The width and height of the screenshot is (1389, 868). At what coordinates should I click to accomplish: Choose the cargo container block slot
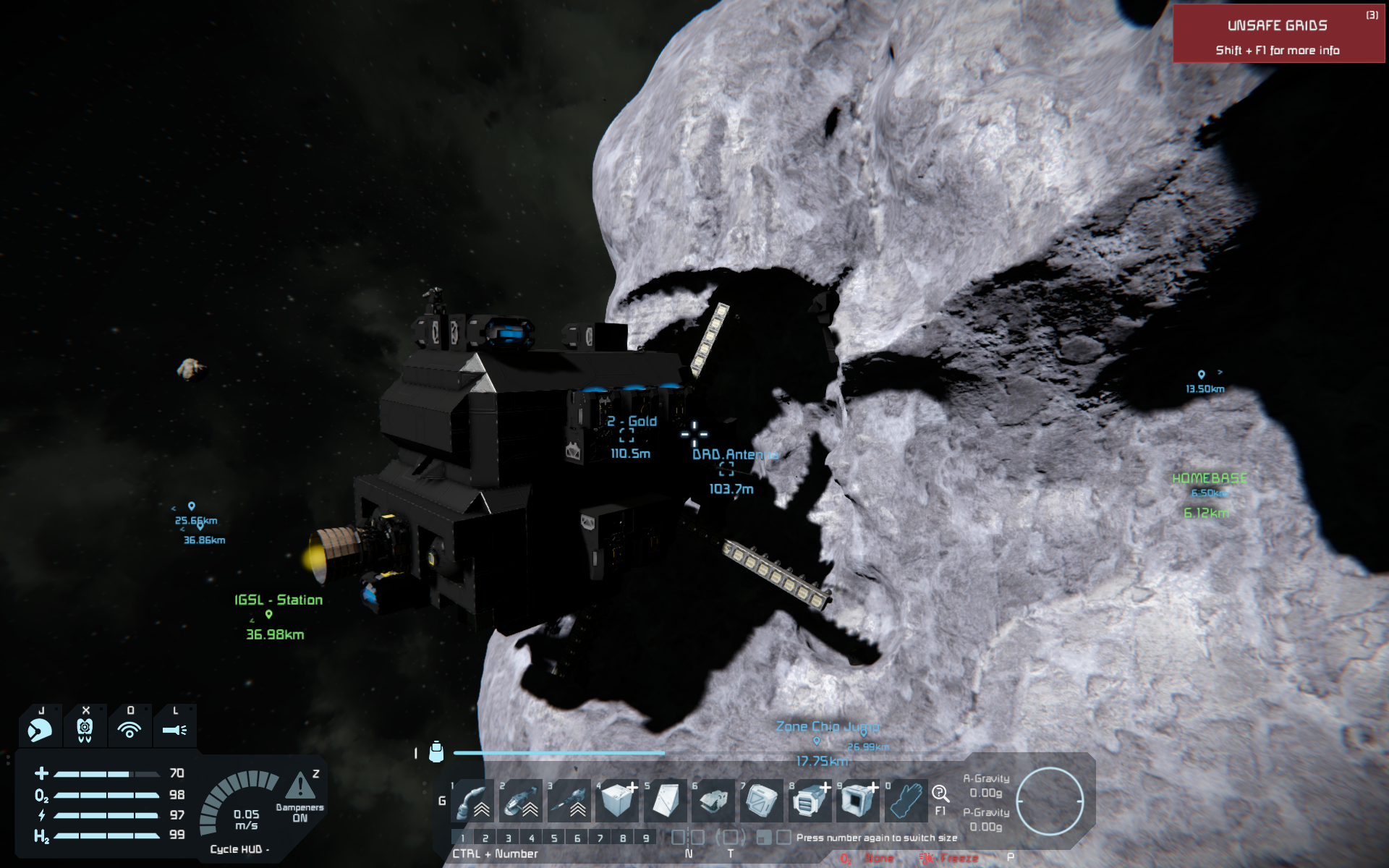[762, 801]
